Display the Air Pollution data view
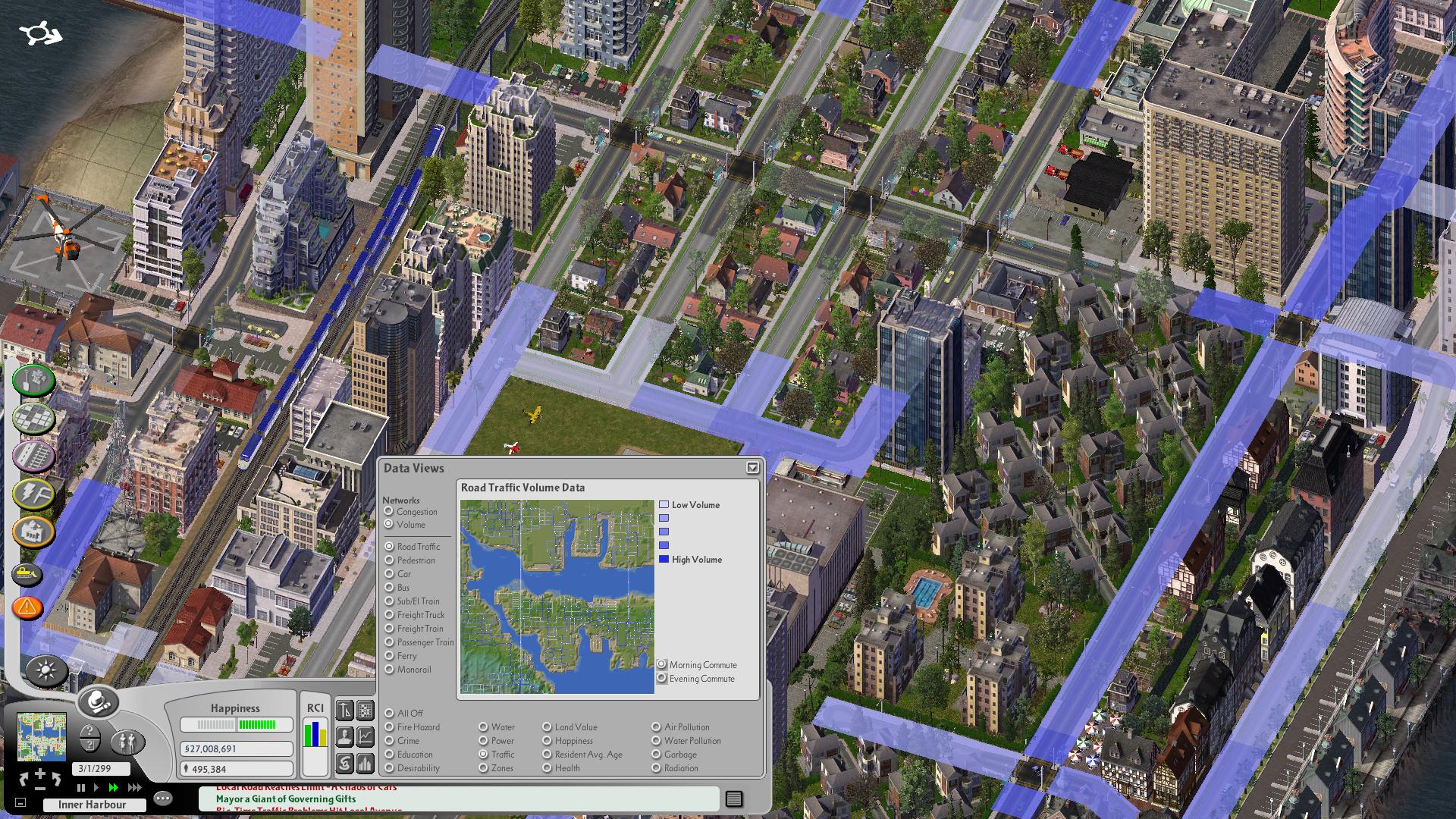The image size is (1456, 819). click(656, 727)
